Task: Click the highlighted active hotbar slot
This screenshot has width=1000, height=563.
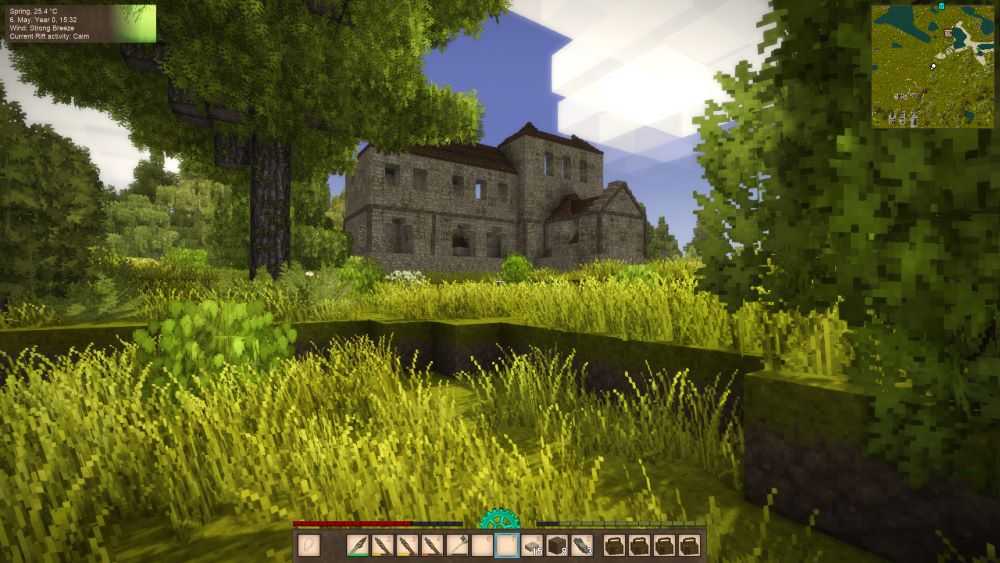Action: coord(507,545)
